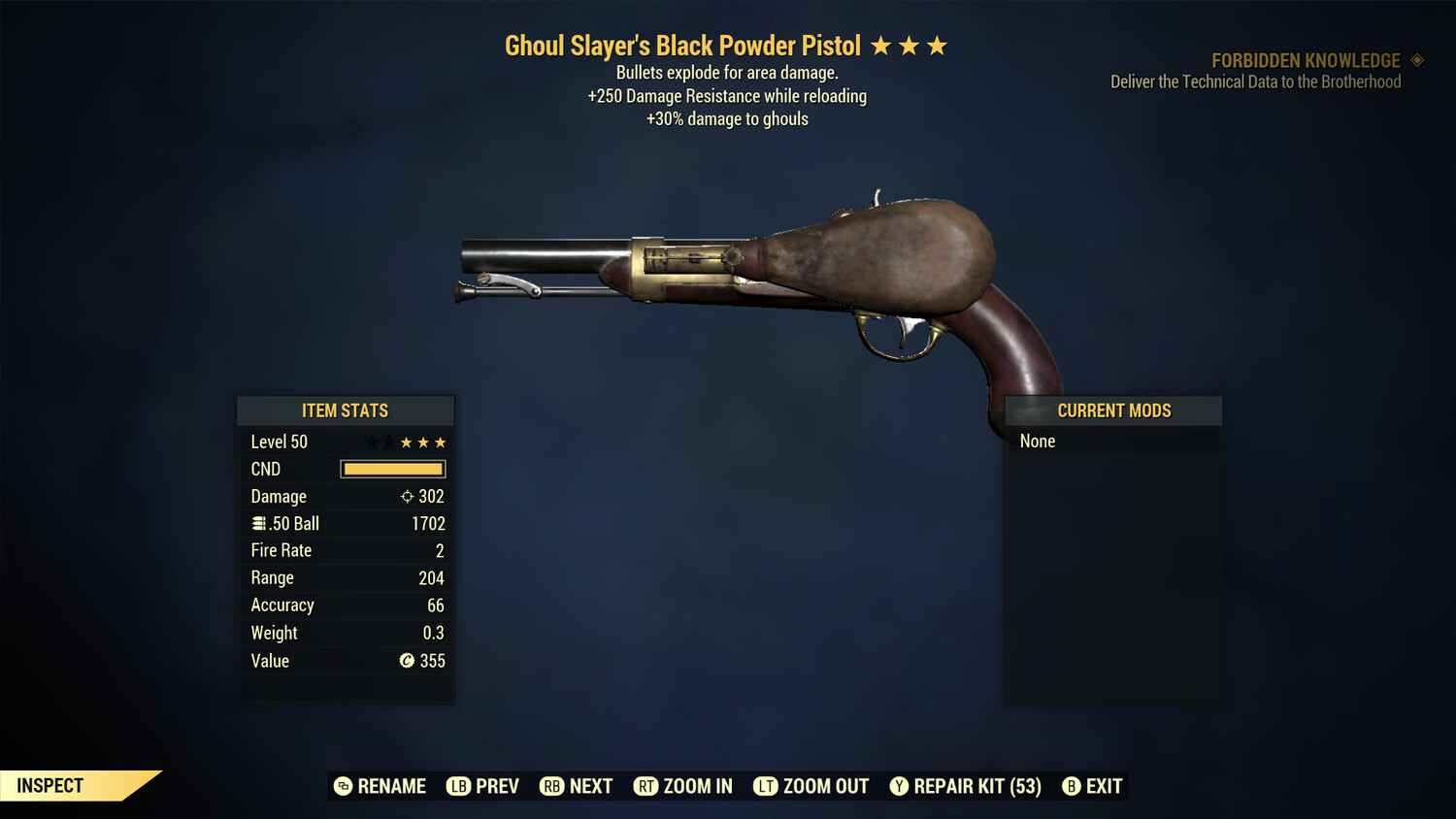Click the LB button icon beside PREV

(x=456, y=786)
